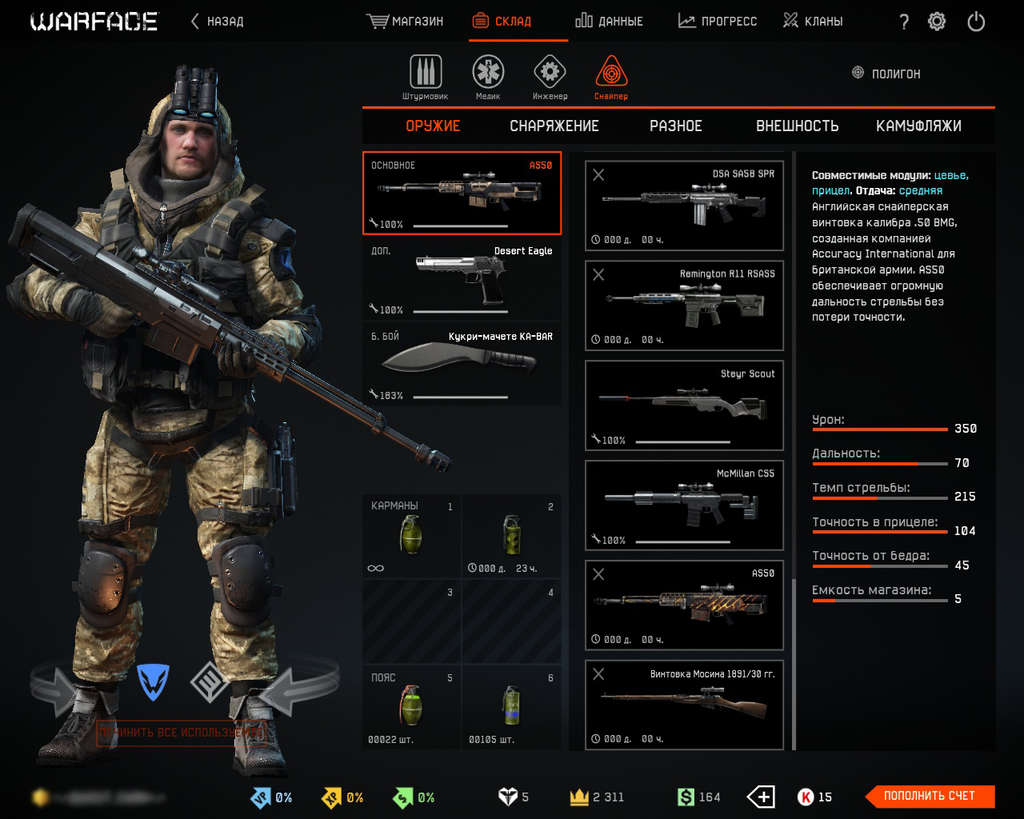Open the Полигон shooting range
Image resolution: width=1024 pixels, height=819 pixels.
pyautogui.click(x=886, y=74)
